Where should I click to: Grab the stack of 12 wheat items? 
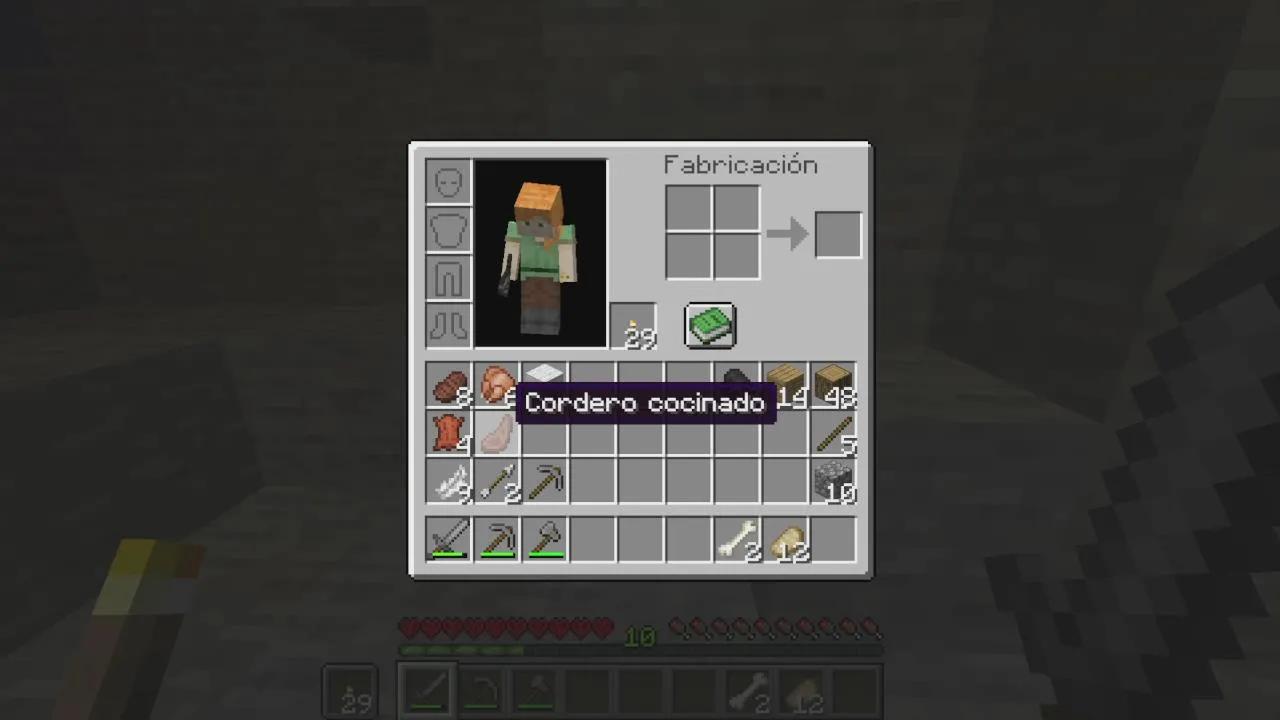click(785, 539)
